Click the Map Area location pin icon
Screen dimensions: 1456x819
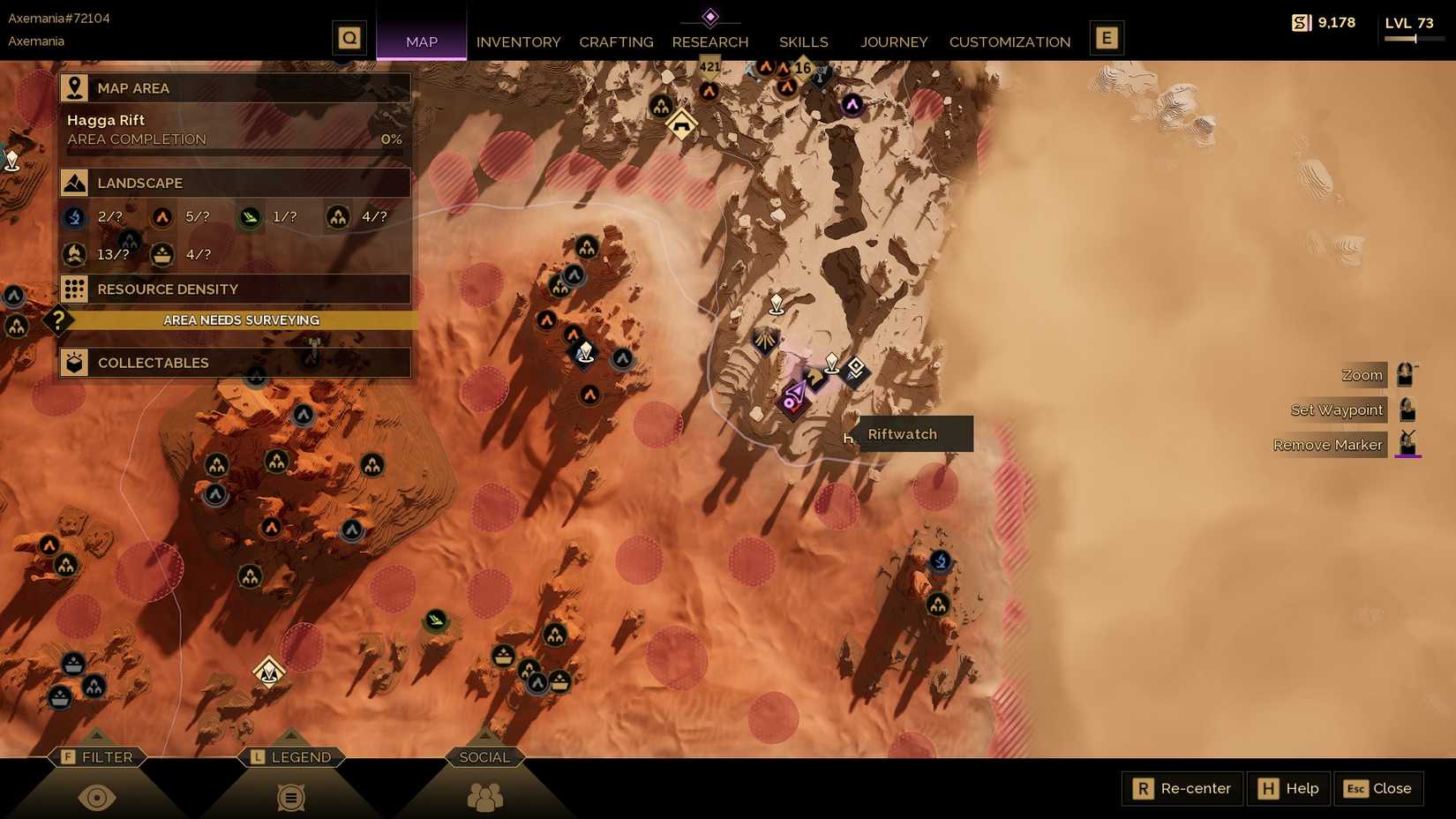click(x=74, y=87)
